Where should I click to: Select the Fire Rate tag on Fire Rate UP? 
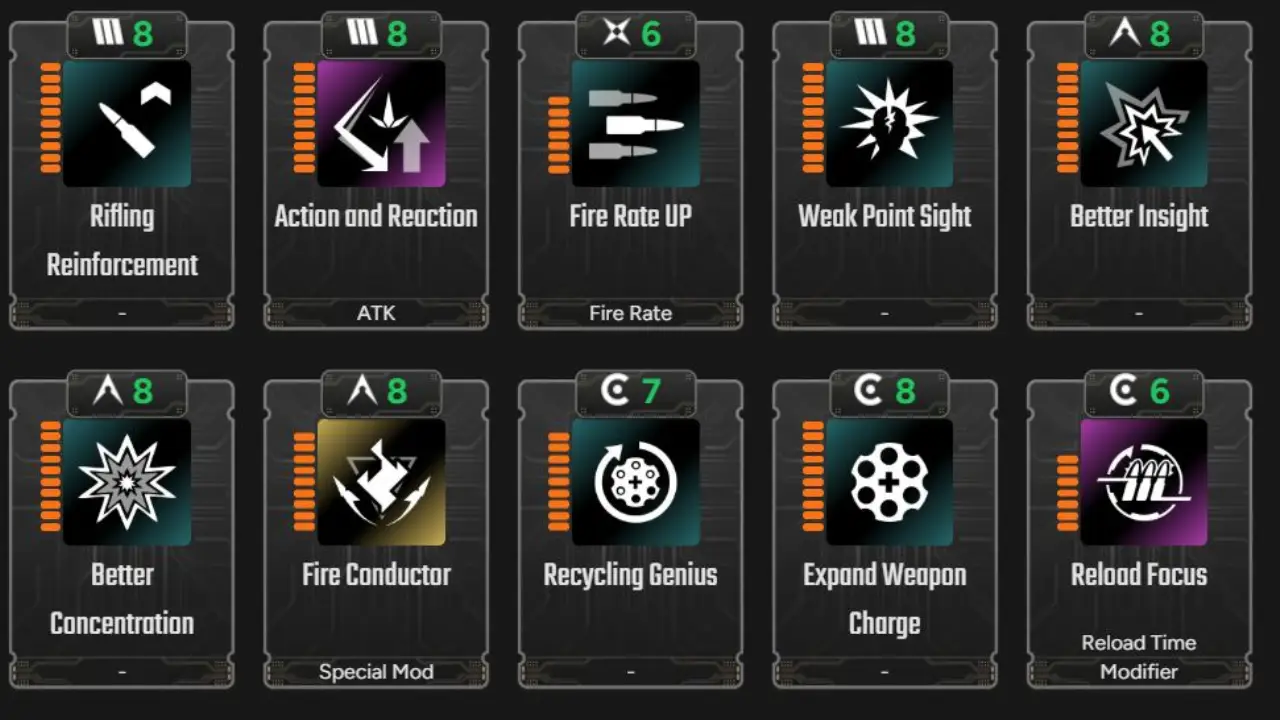[x=630, y=313]
